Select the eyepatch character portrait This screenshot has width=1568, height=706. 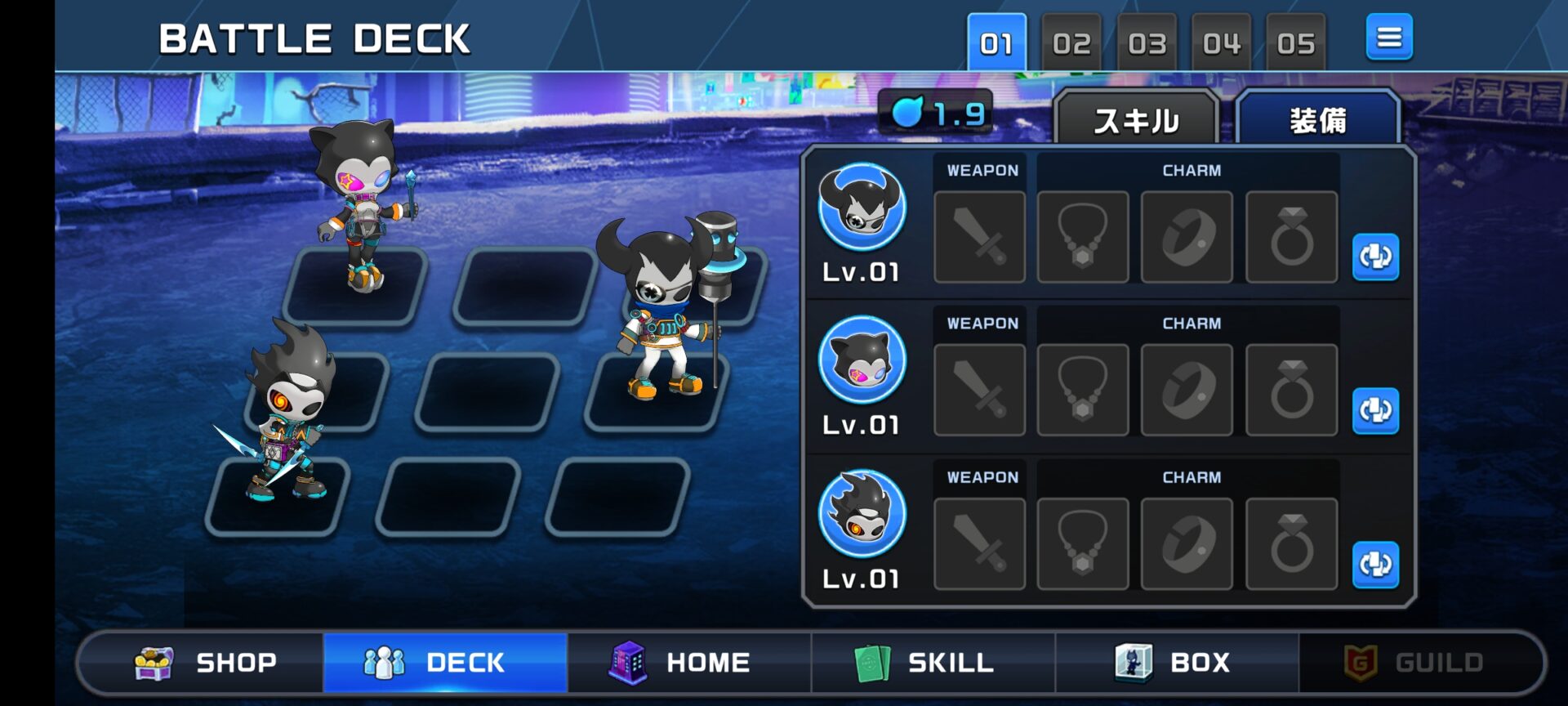click(862, 208)
